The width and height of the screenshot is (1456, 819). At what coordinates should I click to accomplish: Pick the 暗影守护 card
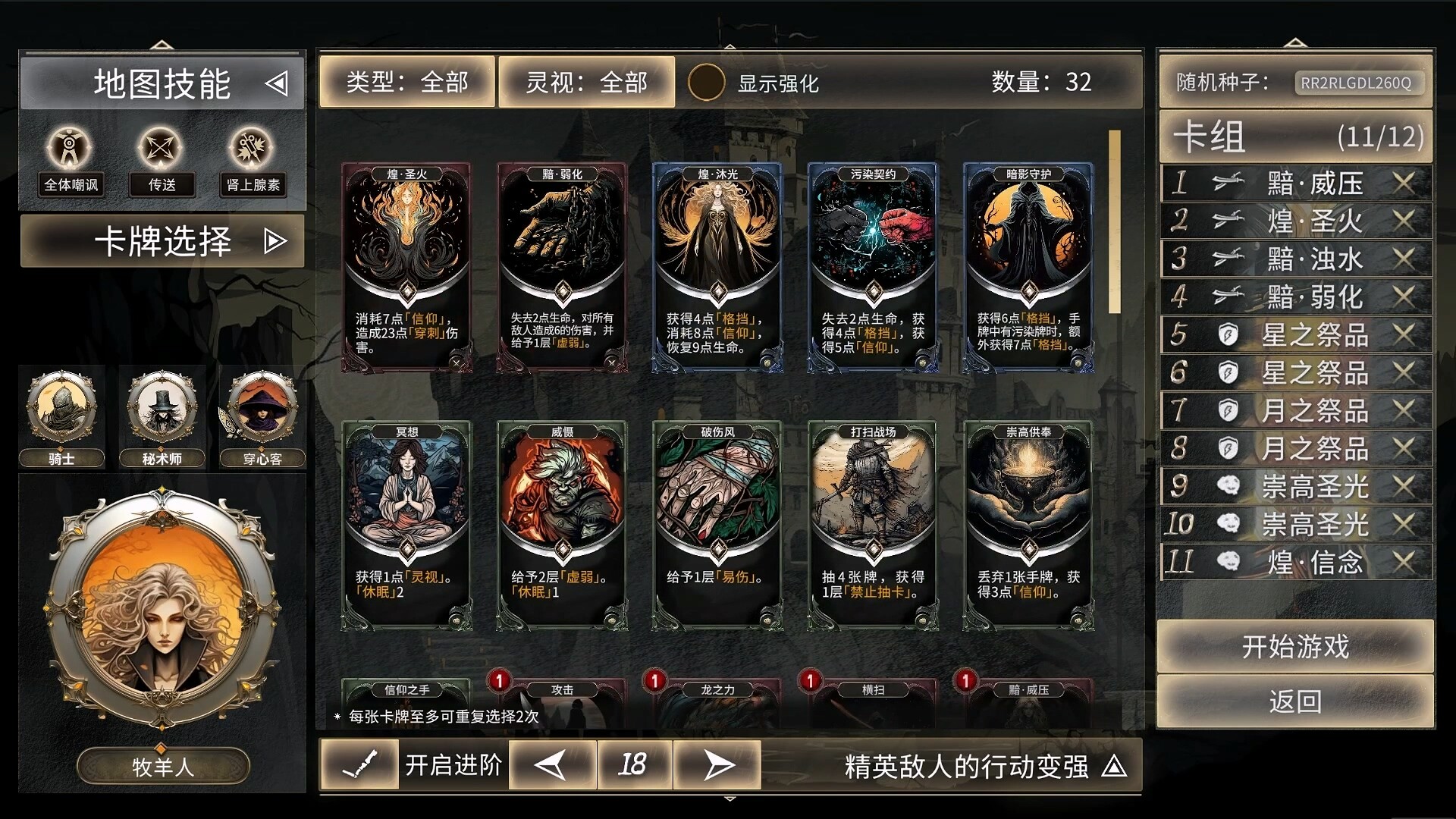click(1028, 267)
